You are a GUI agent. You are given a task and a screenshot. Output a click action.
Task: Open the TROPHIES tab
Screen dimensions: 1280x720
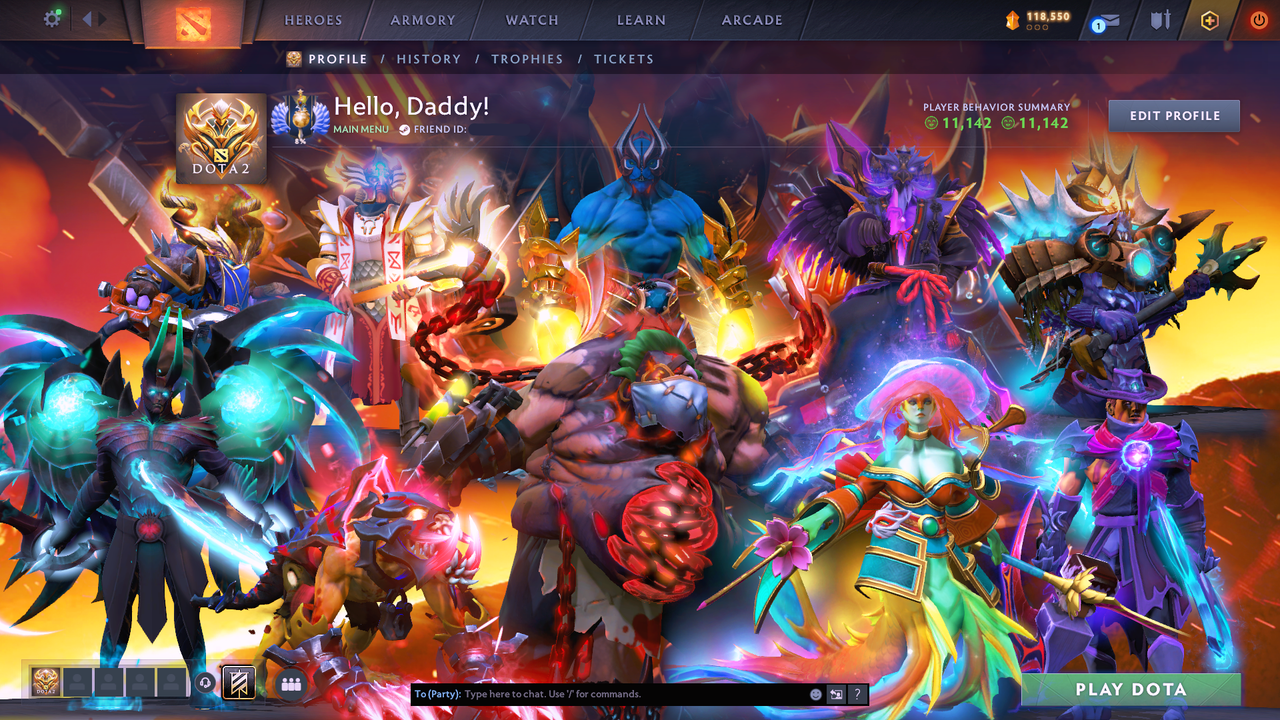pos(528,59)
